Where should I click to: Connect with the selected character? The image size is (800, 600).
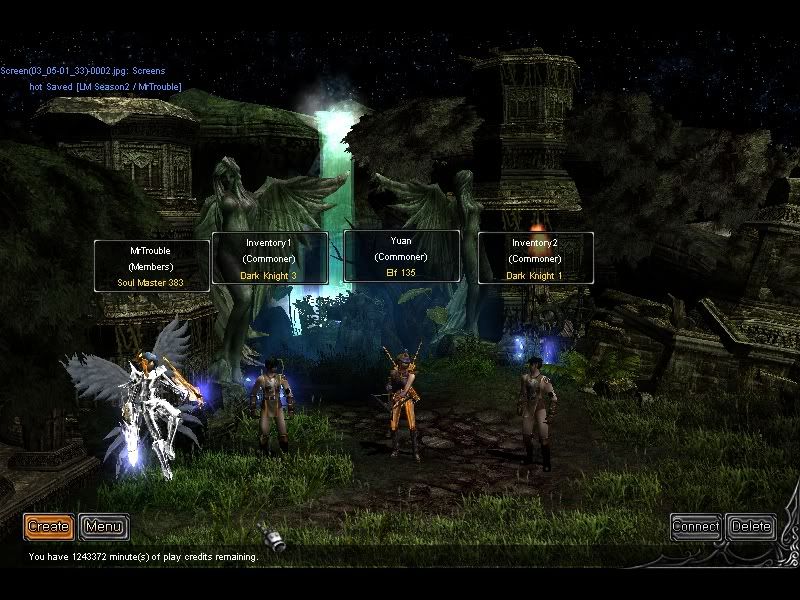pos(695,526)
